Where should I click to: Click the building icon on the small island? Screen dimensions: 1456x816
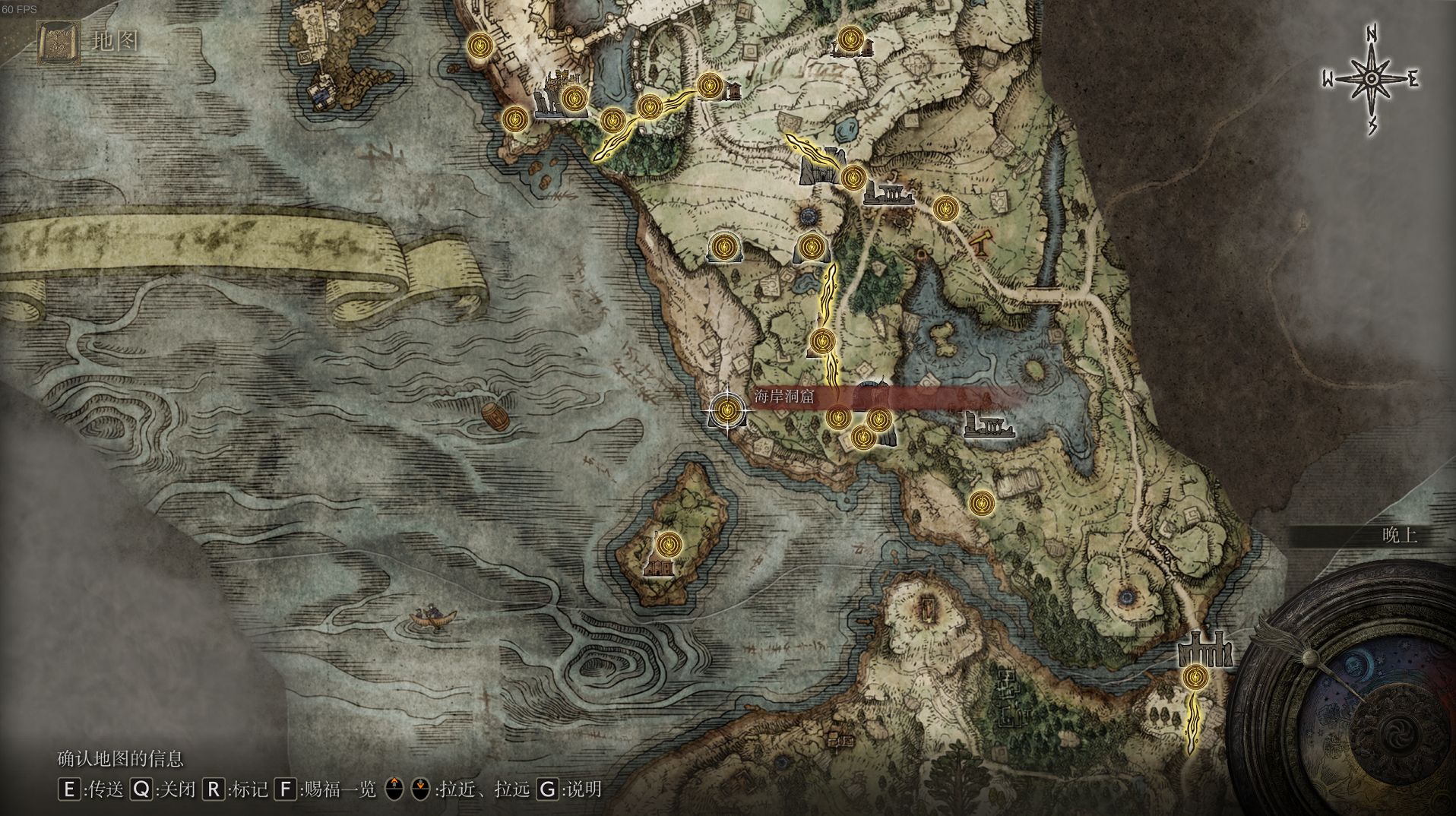[x=659, y=566]
